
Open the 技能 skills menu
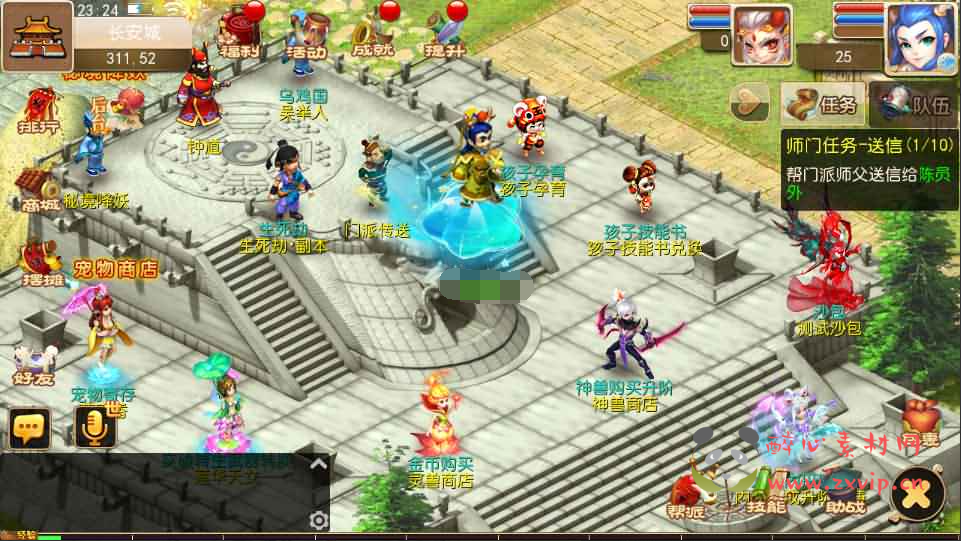765,497
